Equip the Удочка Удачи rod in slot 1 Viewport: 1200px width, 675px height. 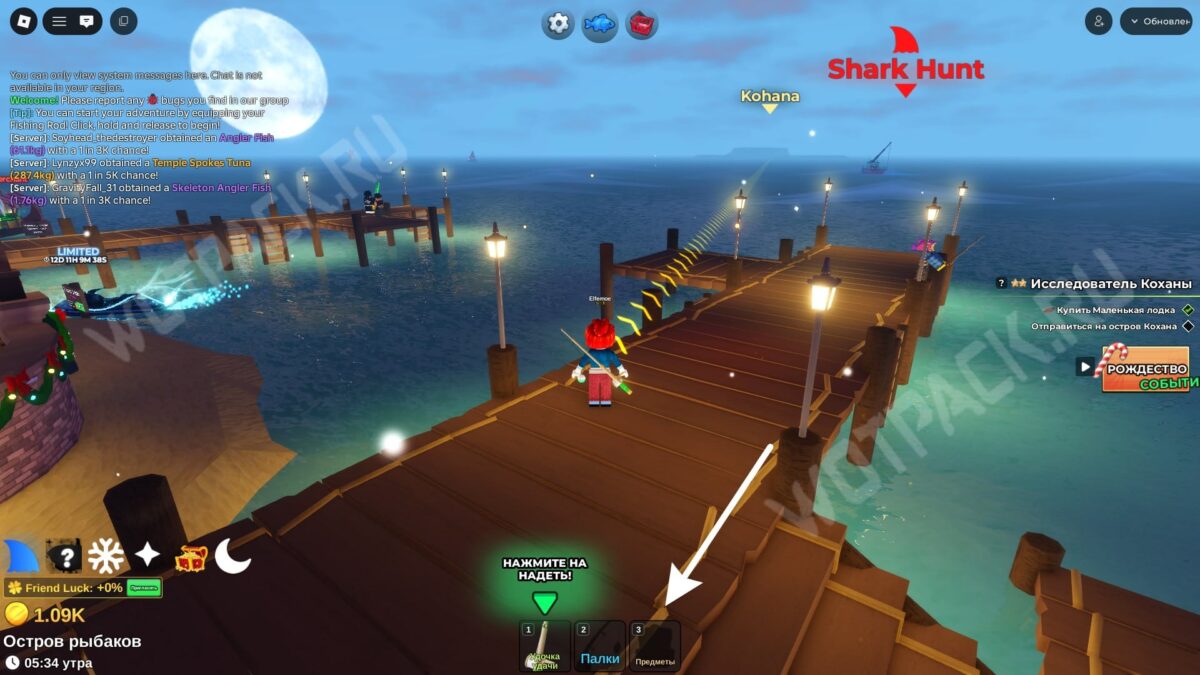(x=545, y=646)
